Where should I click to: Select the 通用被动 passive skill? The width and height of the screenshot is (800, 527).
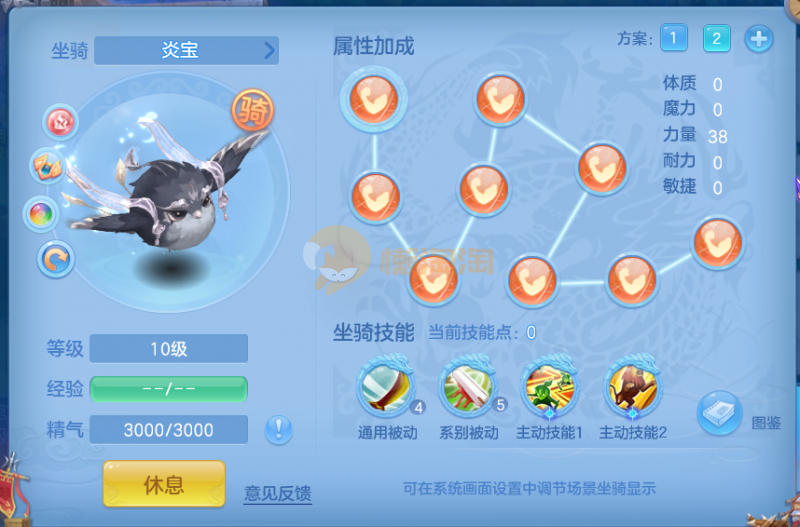[x=385, y=387]
